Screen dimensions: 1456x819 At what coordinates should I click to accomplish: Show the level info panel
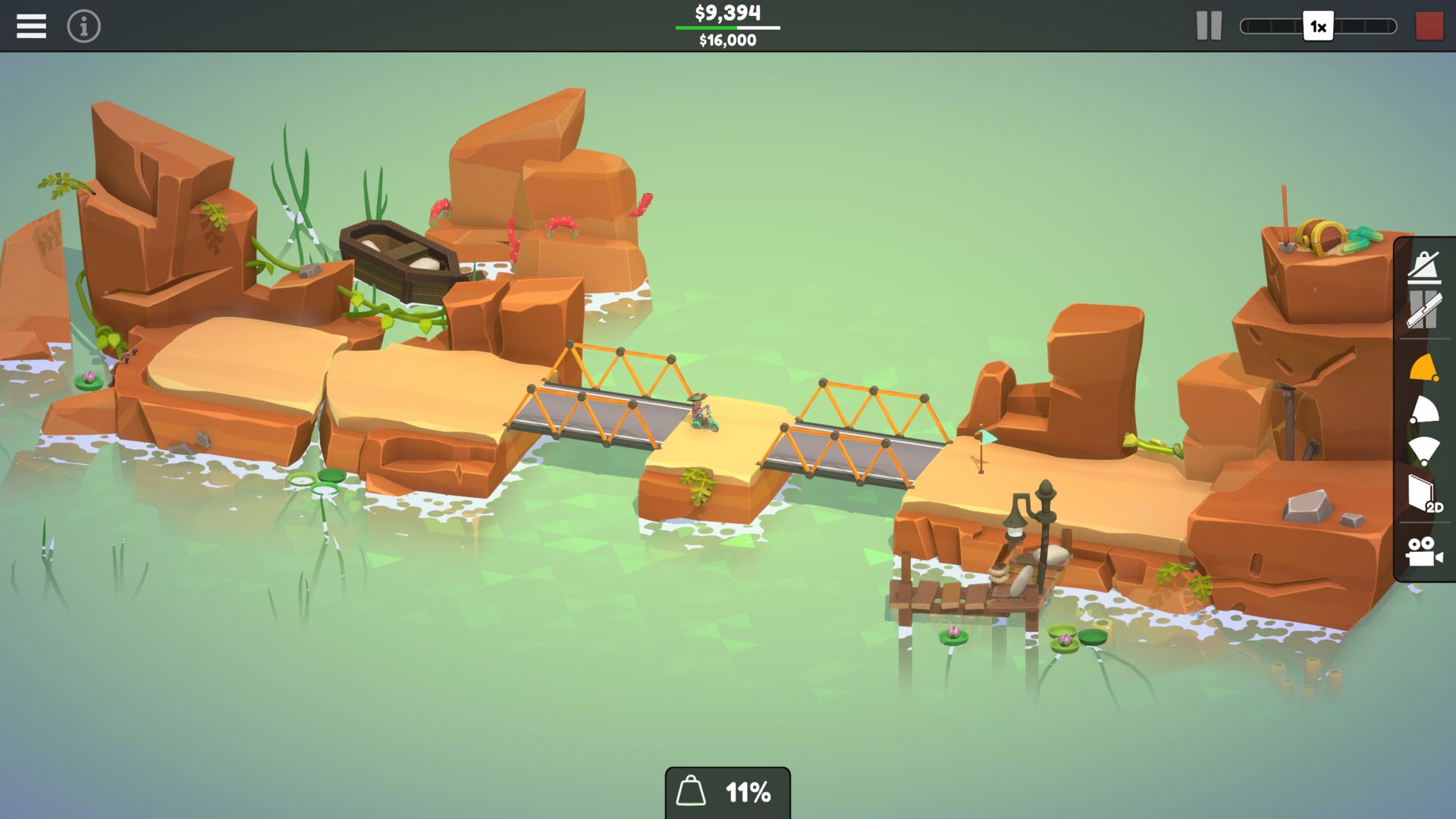click(x=83, y=27)
